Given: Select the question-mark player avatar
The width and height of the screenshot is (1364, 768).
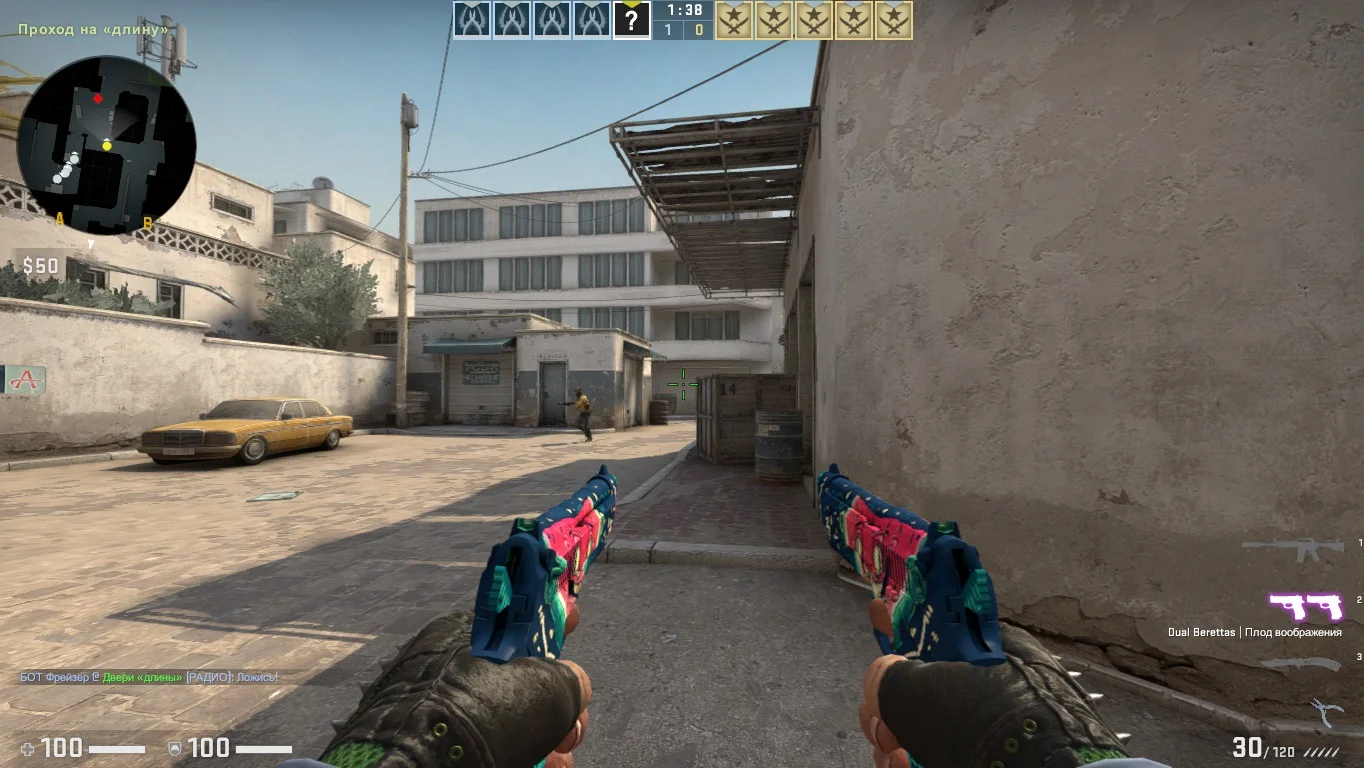Looking at the screenshot, I should pos(631,20).
